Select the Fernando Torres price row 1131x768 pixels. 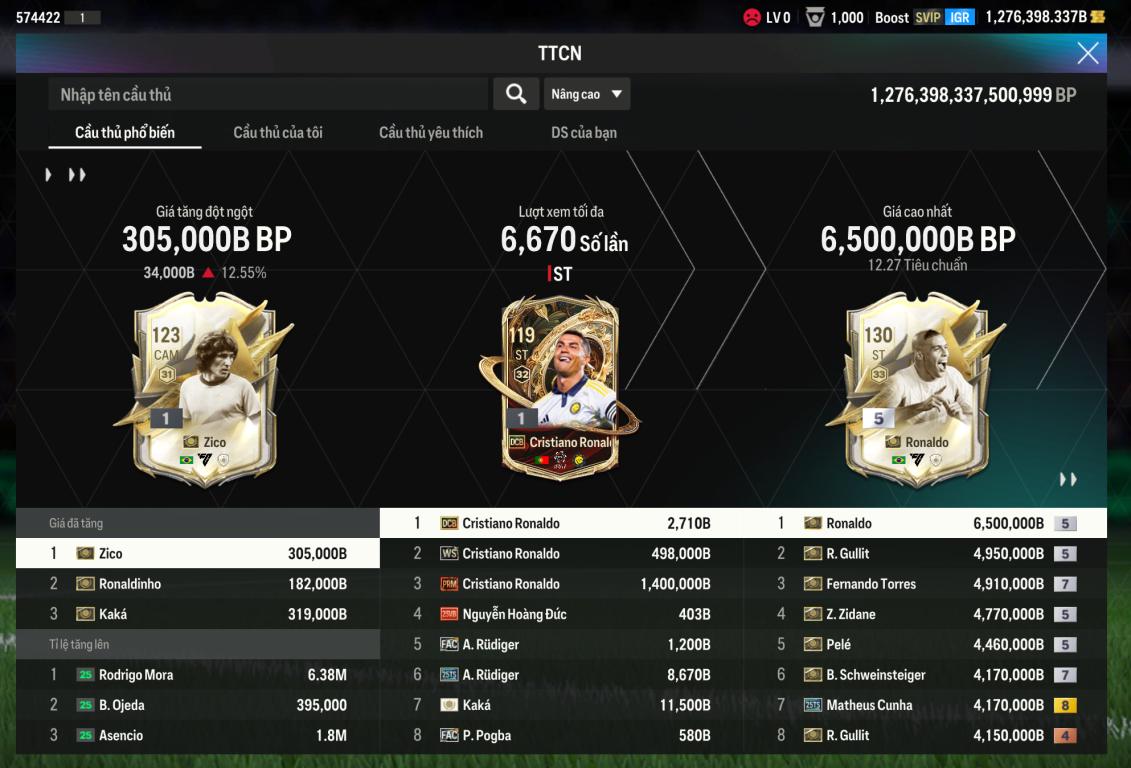tap(925, 584)
